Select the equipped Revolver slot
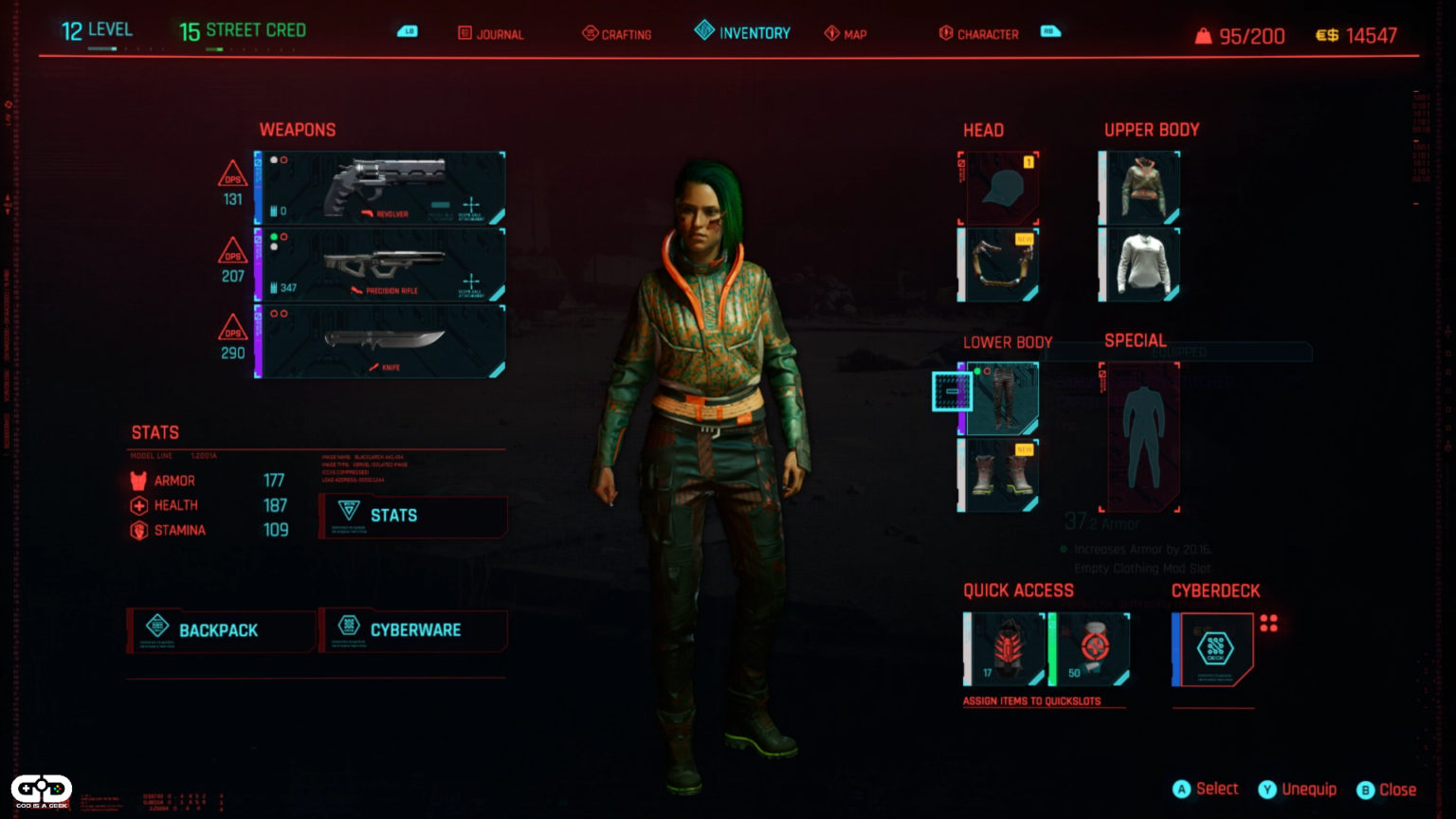1456x819 pixels. (379, 187)
